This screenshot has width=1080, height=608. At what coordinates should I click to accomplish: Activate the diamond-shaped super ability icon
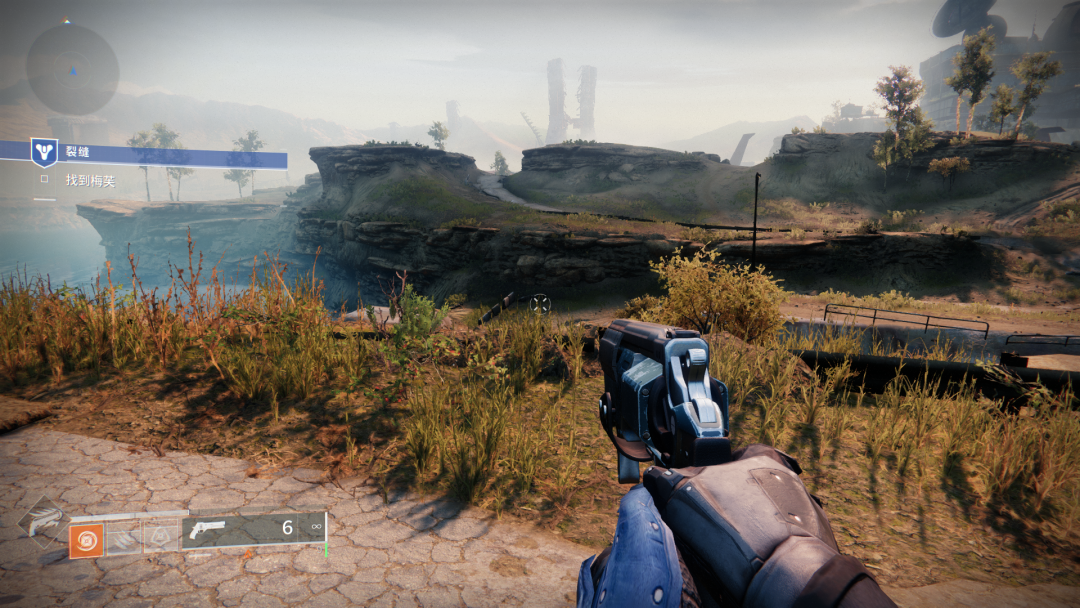(43, 522)
